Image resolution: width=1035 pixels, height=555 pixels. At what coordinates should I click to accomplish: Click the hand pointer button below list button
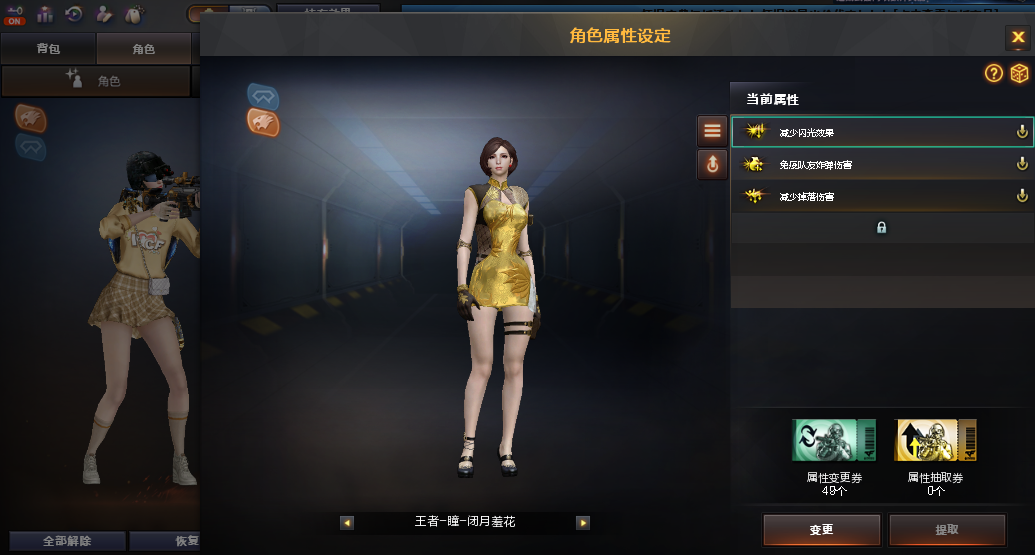tap(712, 164)
